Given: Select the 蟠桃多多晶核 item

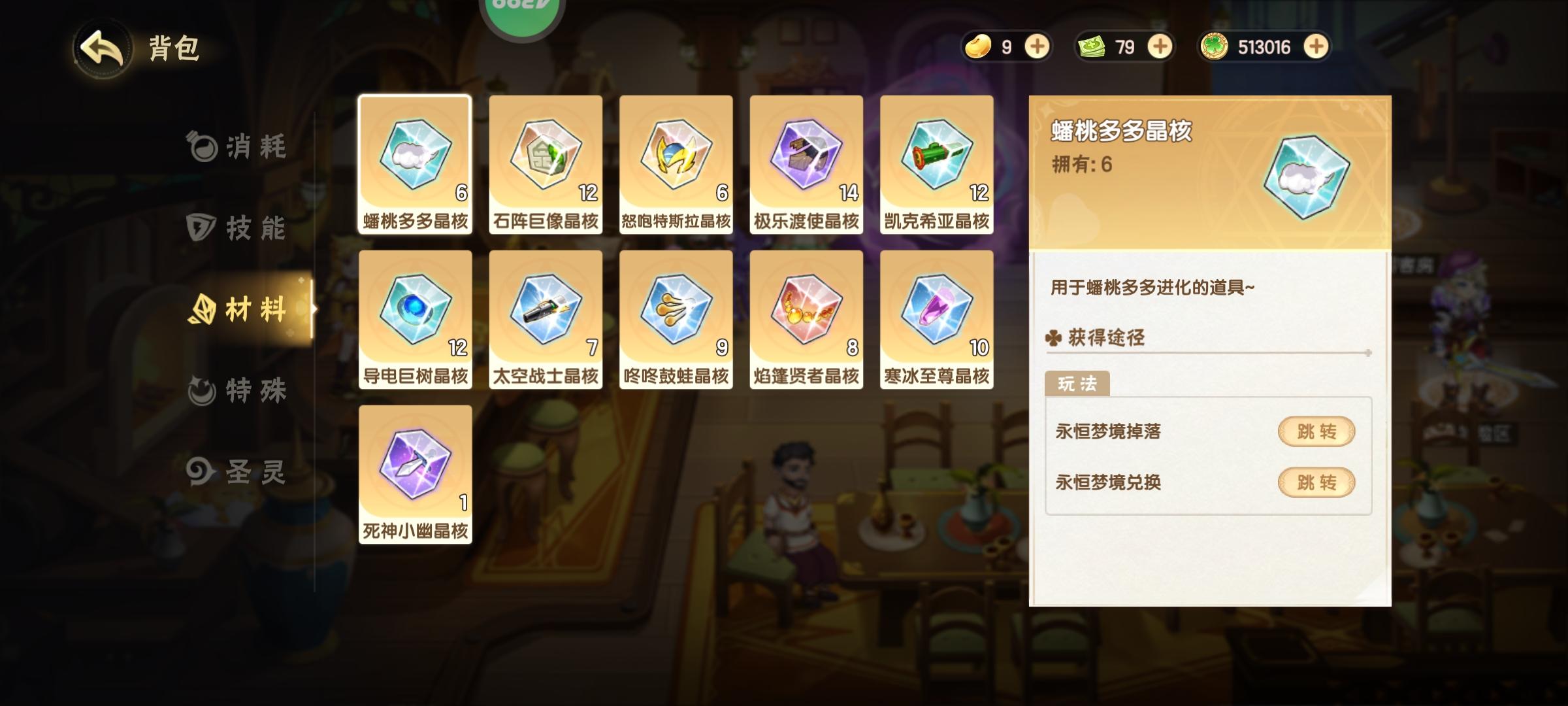Looking at the screenshot, I should [415, 159].
